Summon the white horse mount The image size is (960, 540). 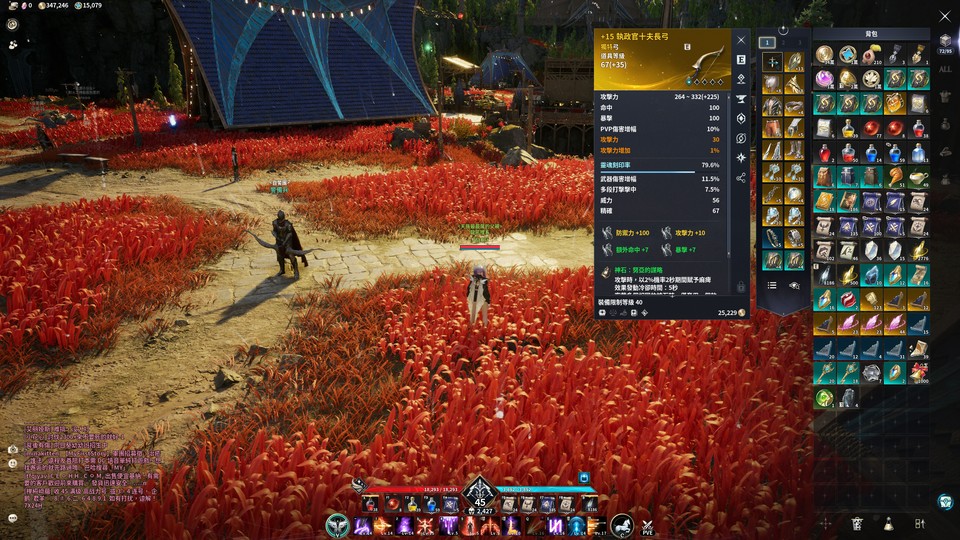(x=621, y=525)
